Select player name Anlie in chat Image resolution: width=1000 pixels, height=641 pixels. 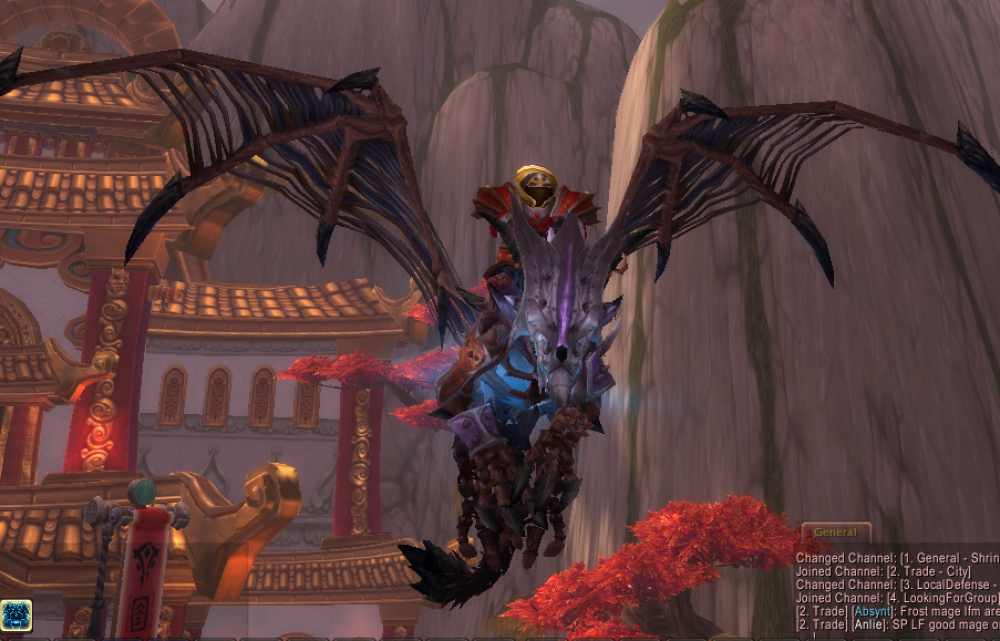(x=870, y=625)
